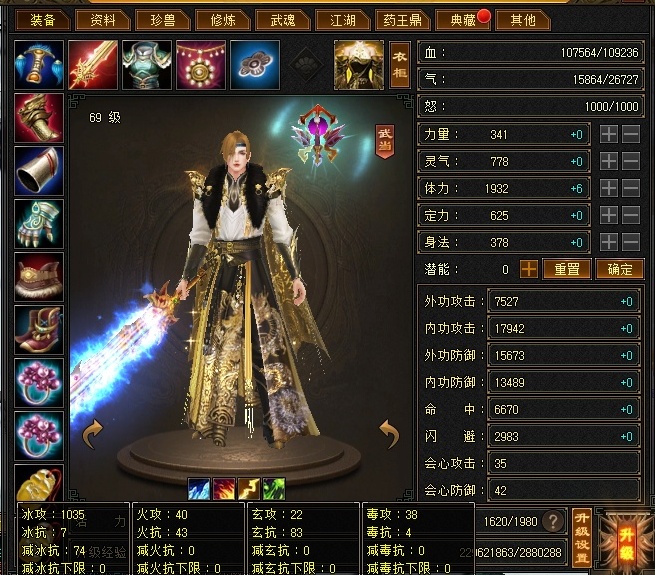Click the 重置 reset button
This screenshot has height=575, width=655.
pyautogui.click(x=567, y=269)
